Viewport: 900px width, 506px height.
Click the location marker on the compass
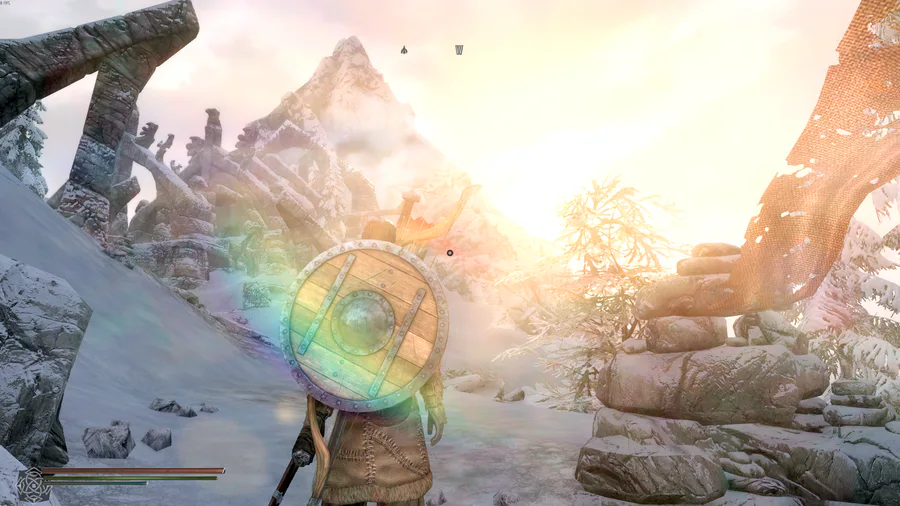(x=404, y=49)
